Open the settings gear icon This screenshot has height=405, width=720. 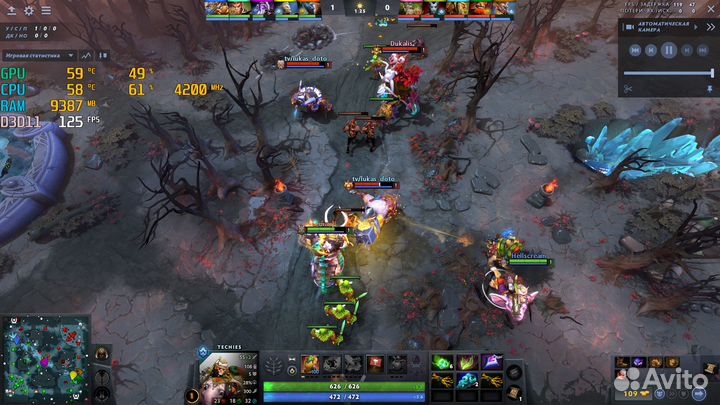tap(29, 10)
